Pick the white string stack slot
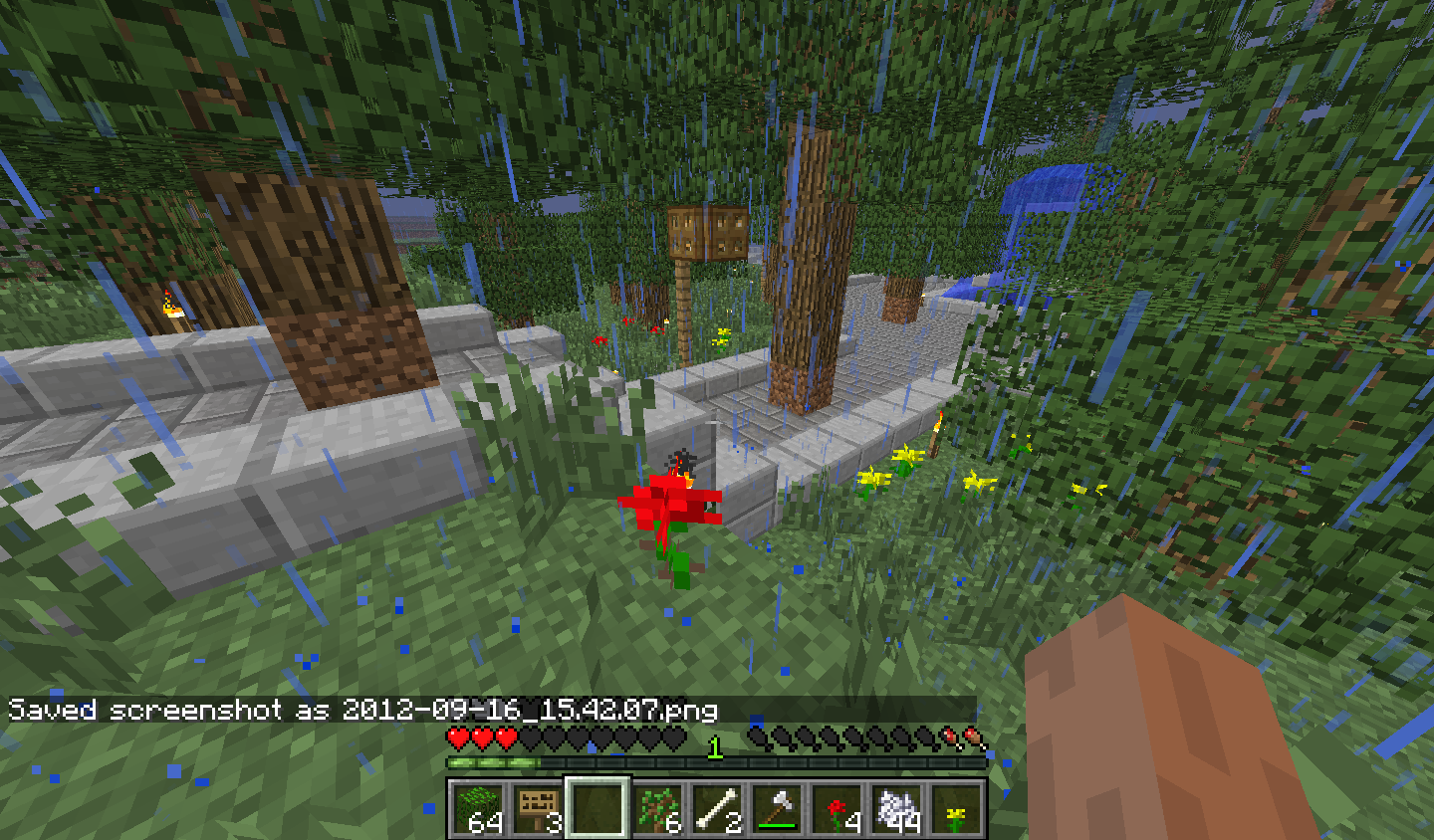 click(x=895, y=808)
